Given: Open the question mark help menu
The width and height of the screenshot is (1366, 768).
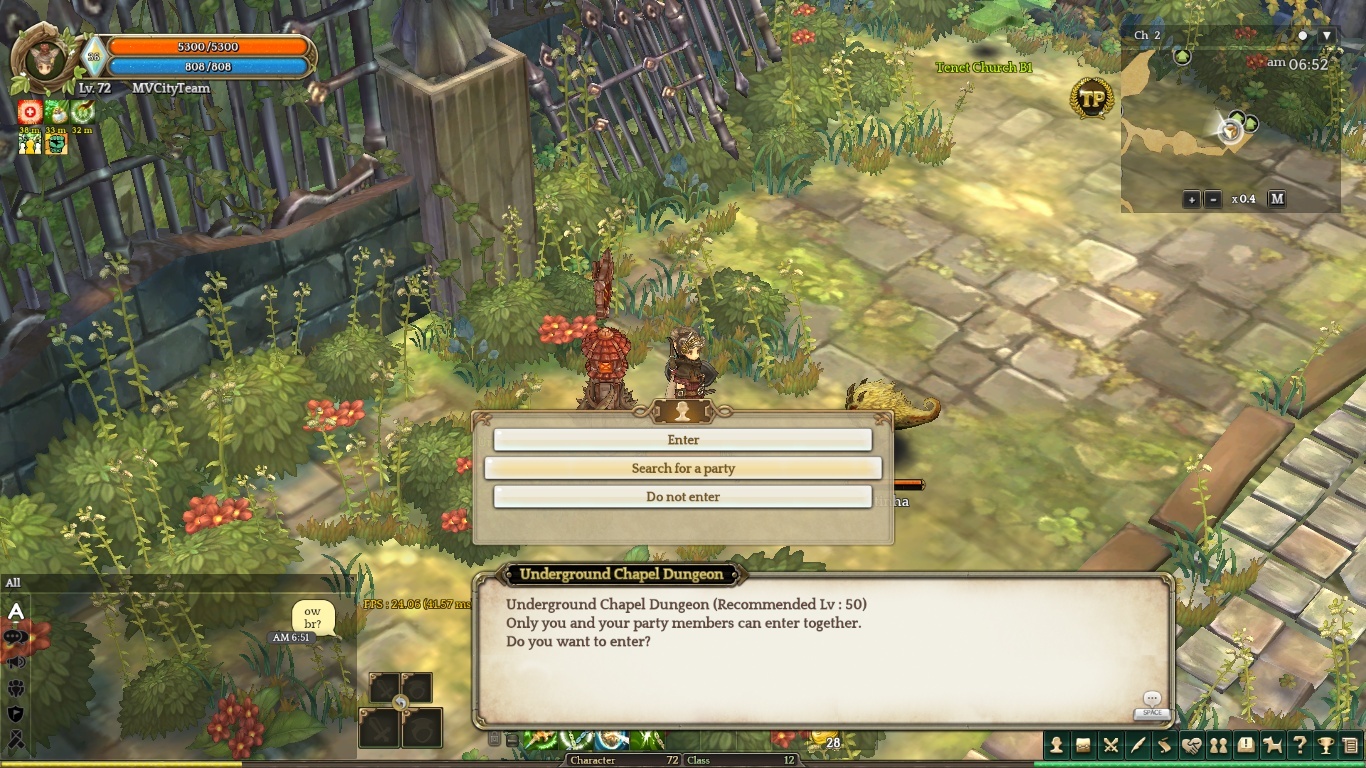Looking at the screenshot, I should click(x=1299, y=745).
